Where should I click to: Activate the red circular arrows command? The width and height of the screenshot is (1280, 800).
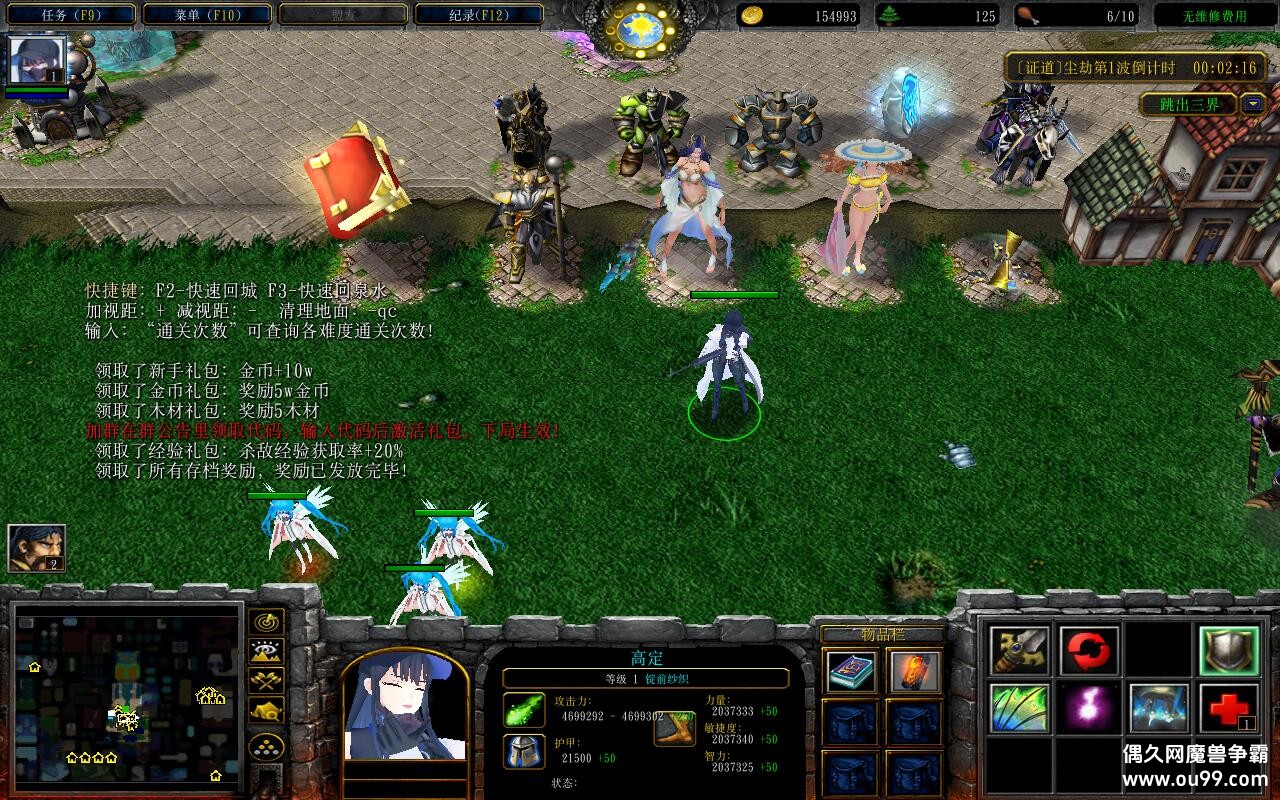coord(1089,651)
